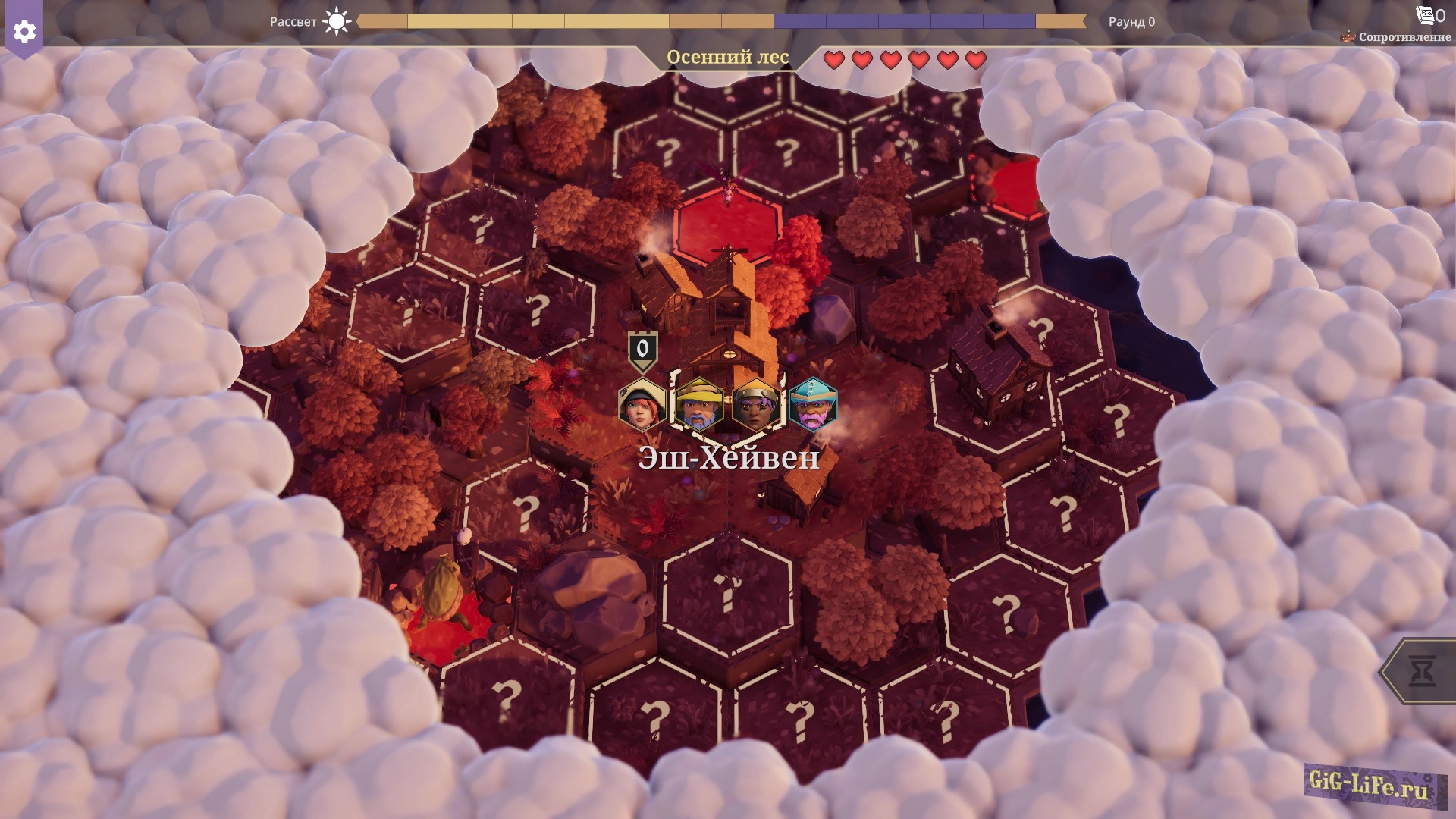This screenshot has height=819, width=1456.
Task: Select the teal-hat pink-bearded hero portrait
Action: [813, 404]
